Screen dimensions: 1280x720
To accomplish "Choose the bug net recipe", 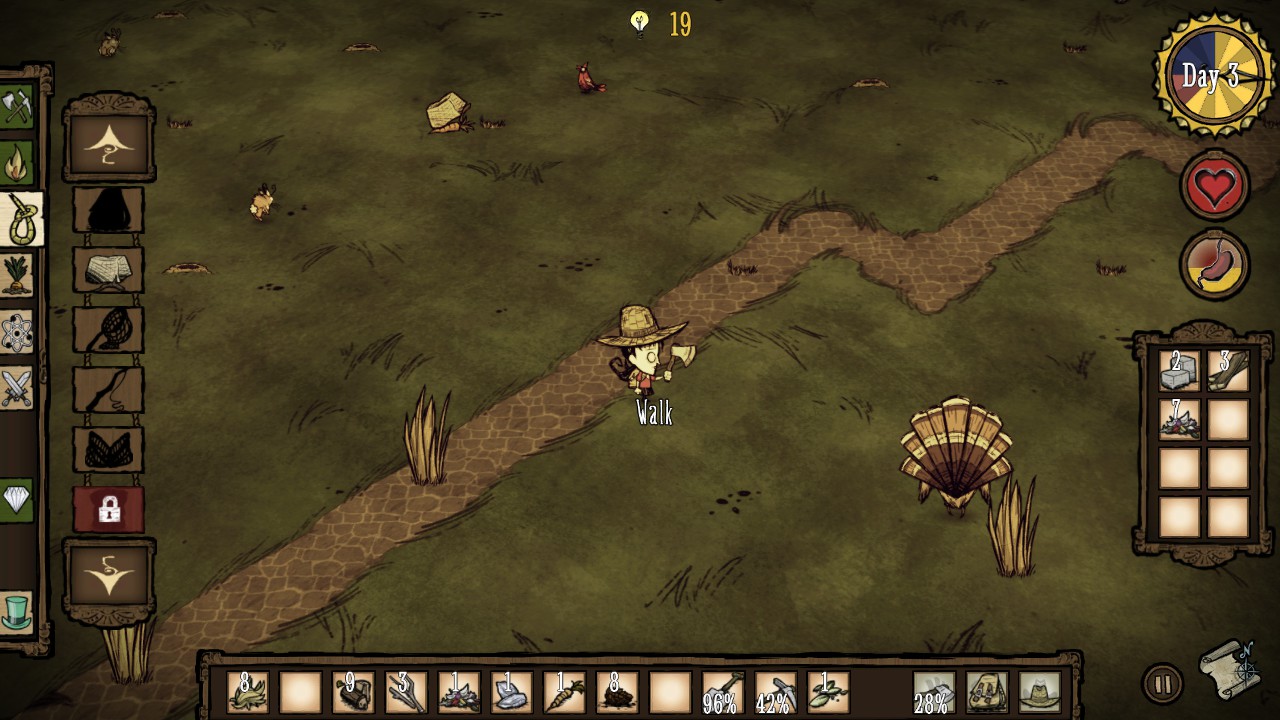I will [108, 329].
